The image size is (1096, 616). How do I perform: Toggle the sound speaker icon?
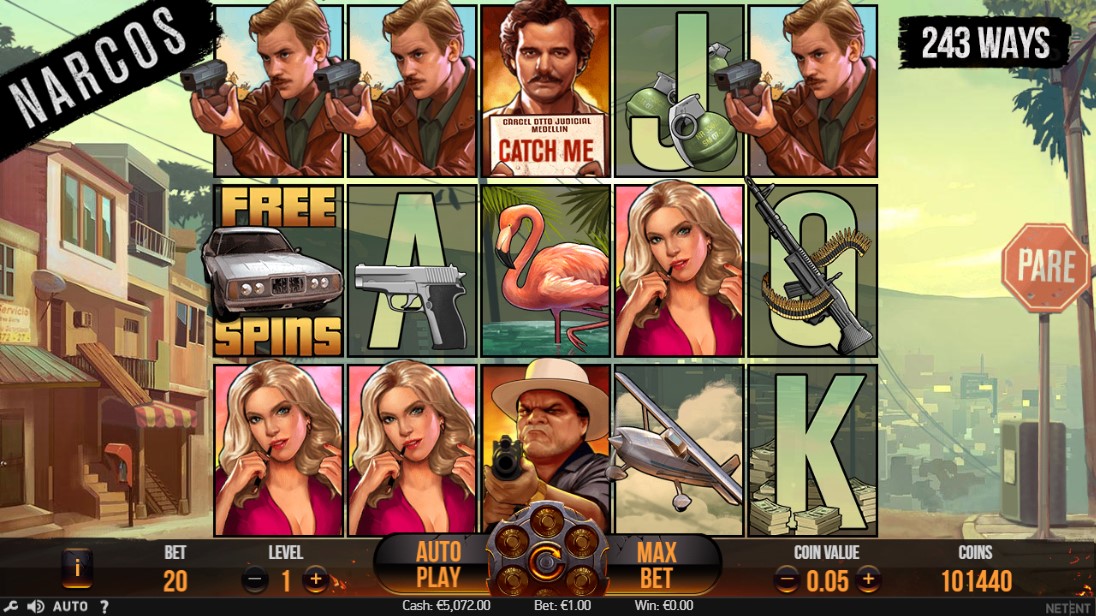pyautogui.click(x=36, y=606)
